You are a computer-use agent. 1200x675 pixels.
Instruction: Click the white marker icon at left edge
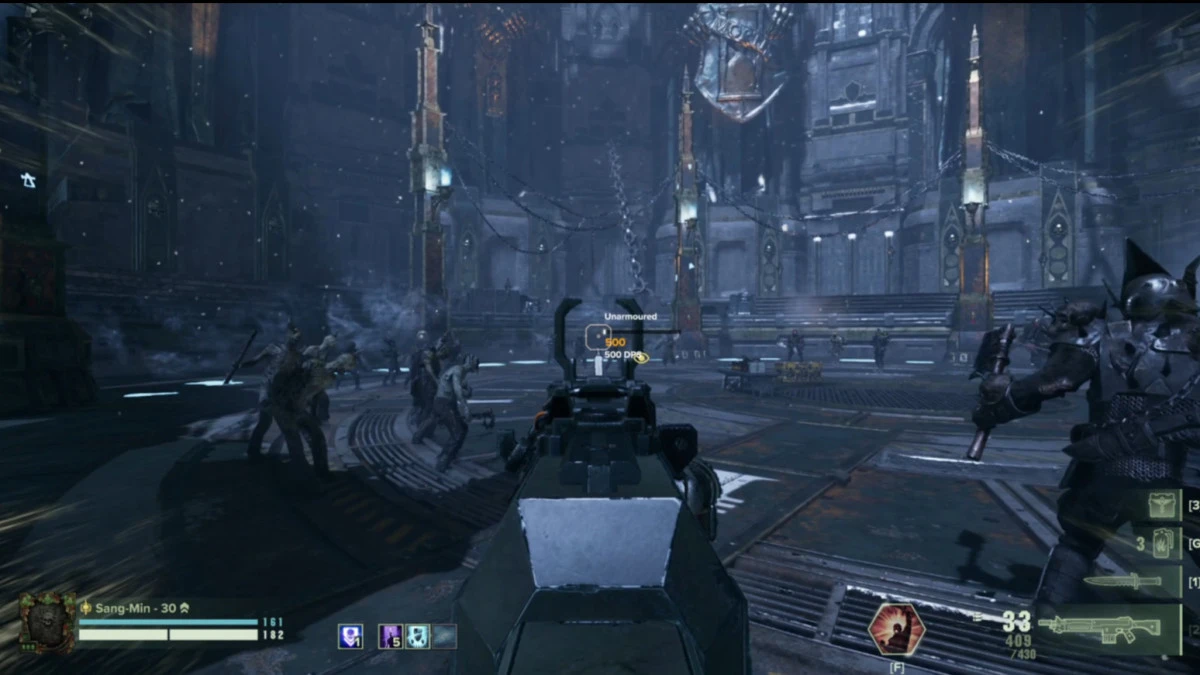(x=28, y=181)
